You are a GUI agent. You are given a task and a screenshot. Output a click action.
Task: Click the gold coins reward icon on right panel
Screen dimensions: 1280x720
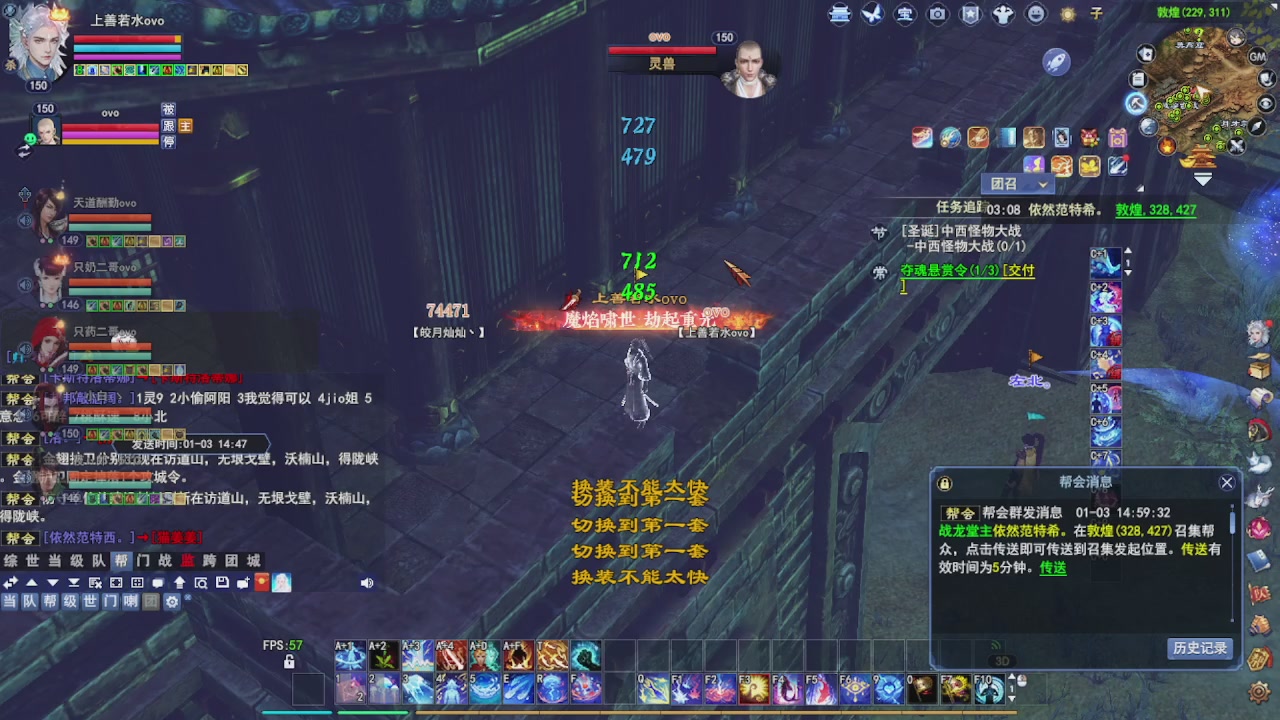point(1089,164)
